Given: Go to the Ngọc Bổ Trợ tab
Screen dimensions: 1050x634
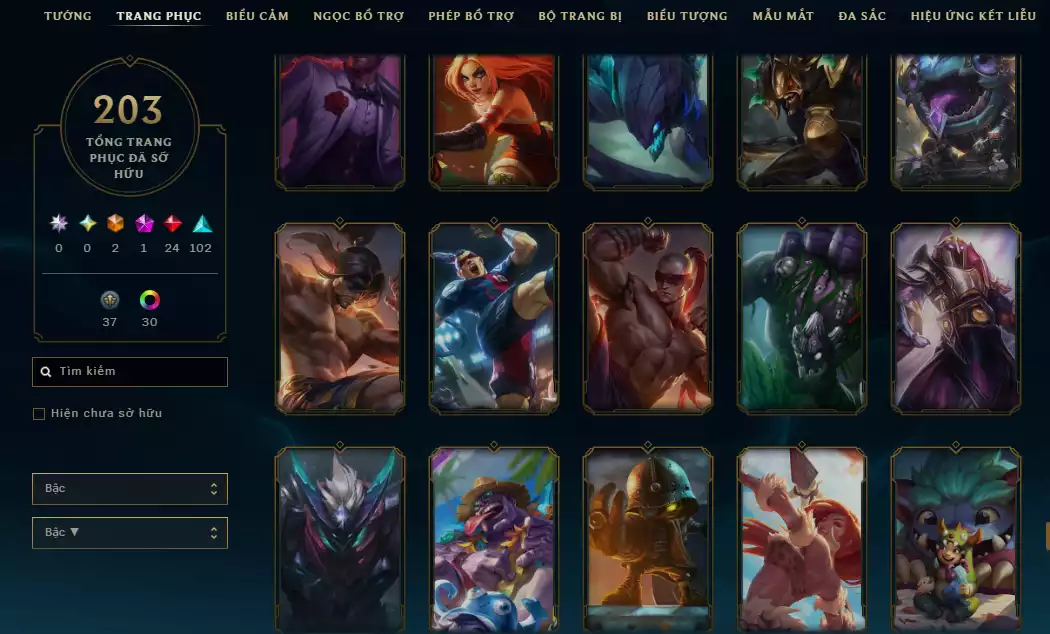Looking at the screenshot, I should tap(358, 16).
